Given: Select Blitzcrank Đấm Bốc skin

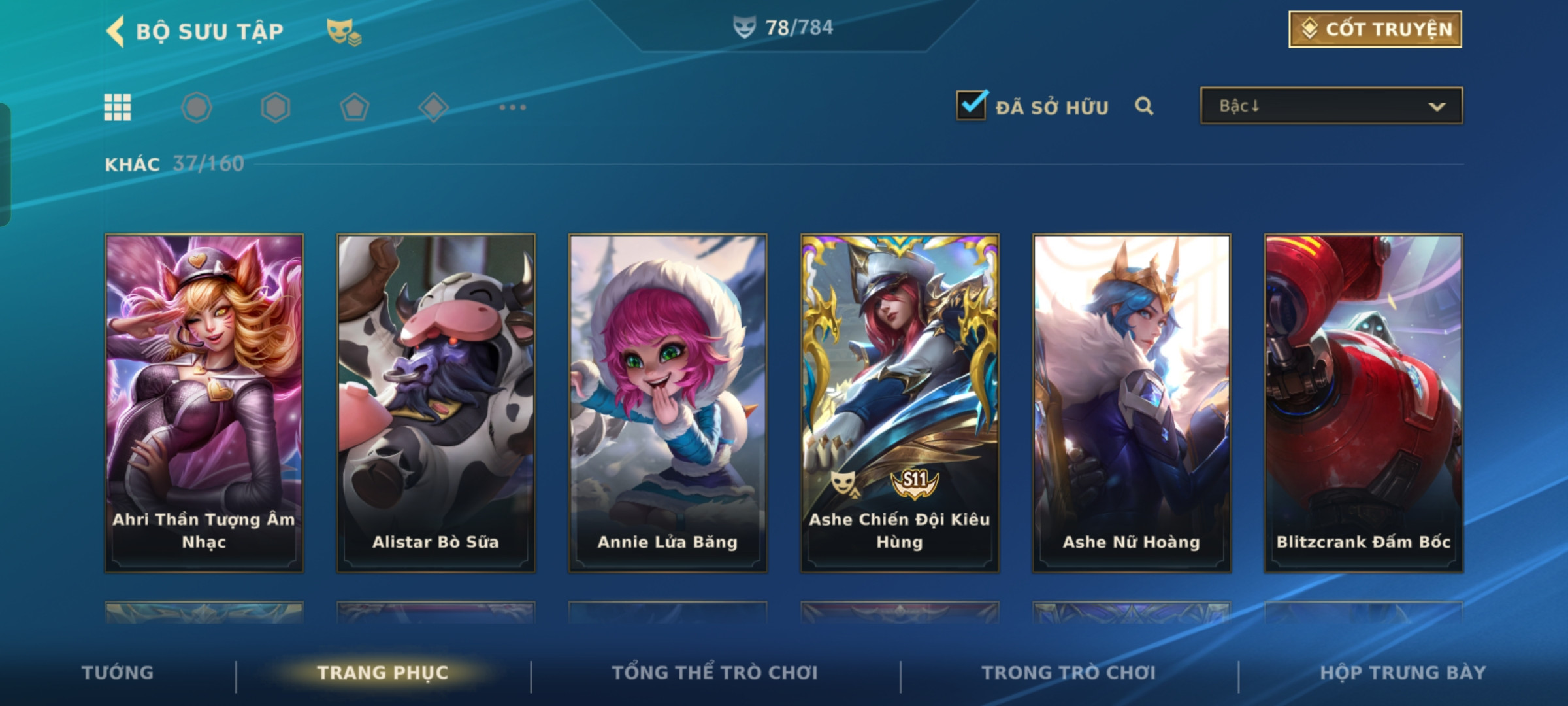Looking at the screenshot, I should click(x=1364, y=403).
